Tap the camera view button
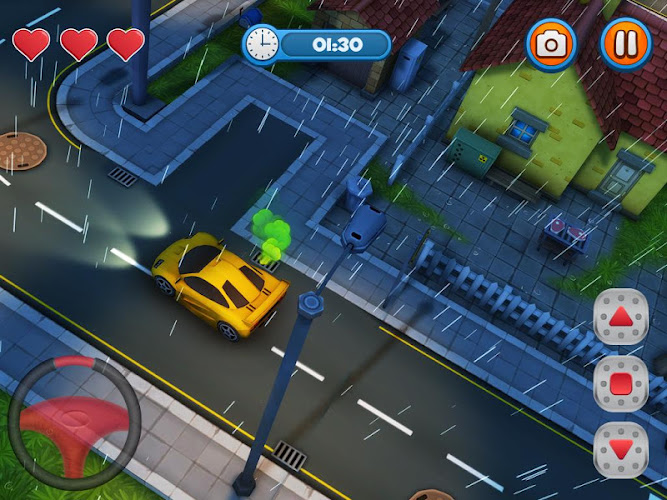The height and width of the screenshot is (500, 667). click(551, 44)
